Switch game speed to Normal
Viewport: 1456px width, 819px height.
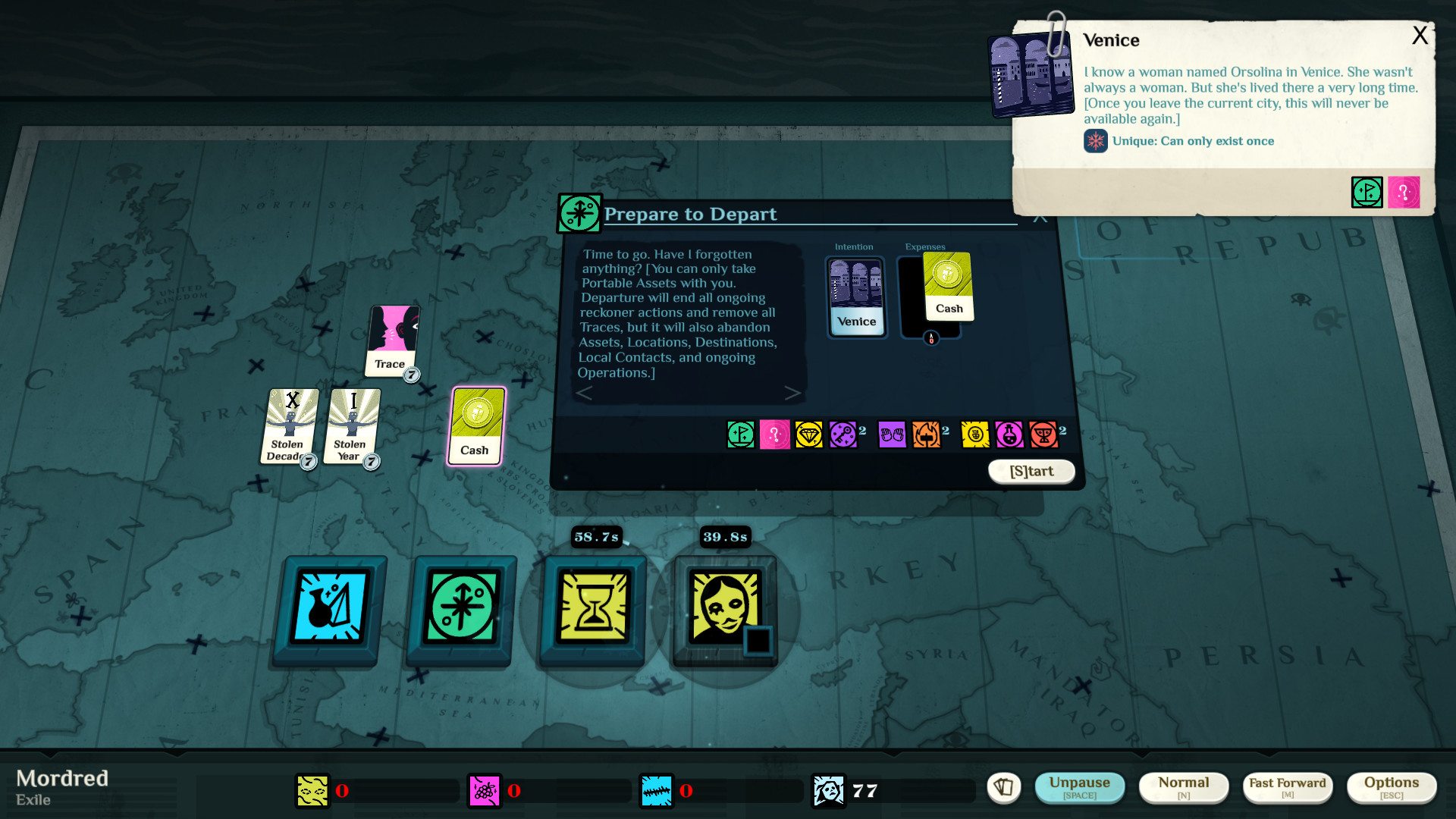(1183, 787)
